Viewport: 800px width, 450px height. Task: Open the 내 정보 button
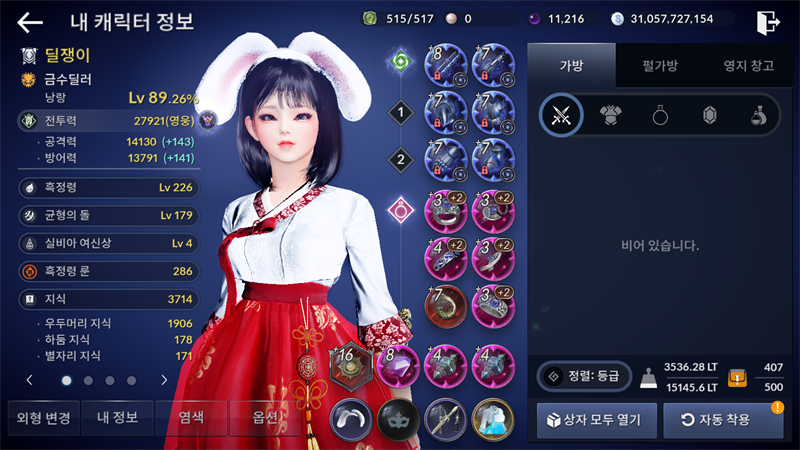116,418
